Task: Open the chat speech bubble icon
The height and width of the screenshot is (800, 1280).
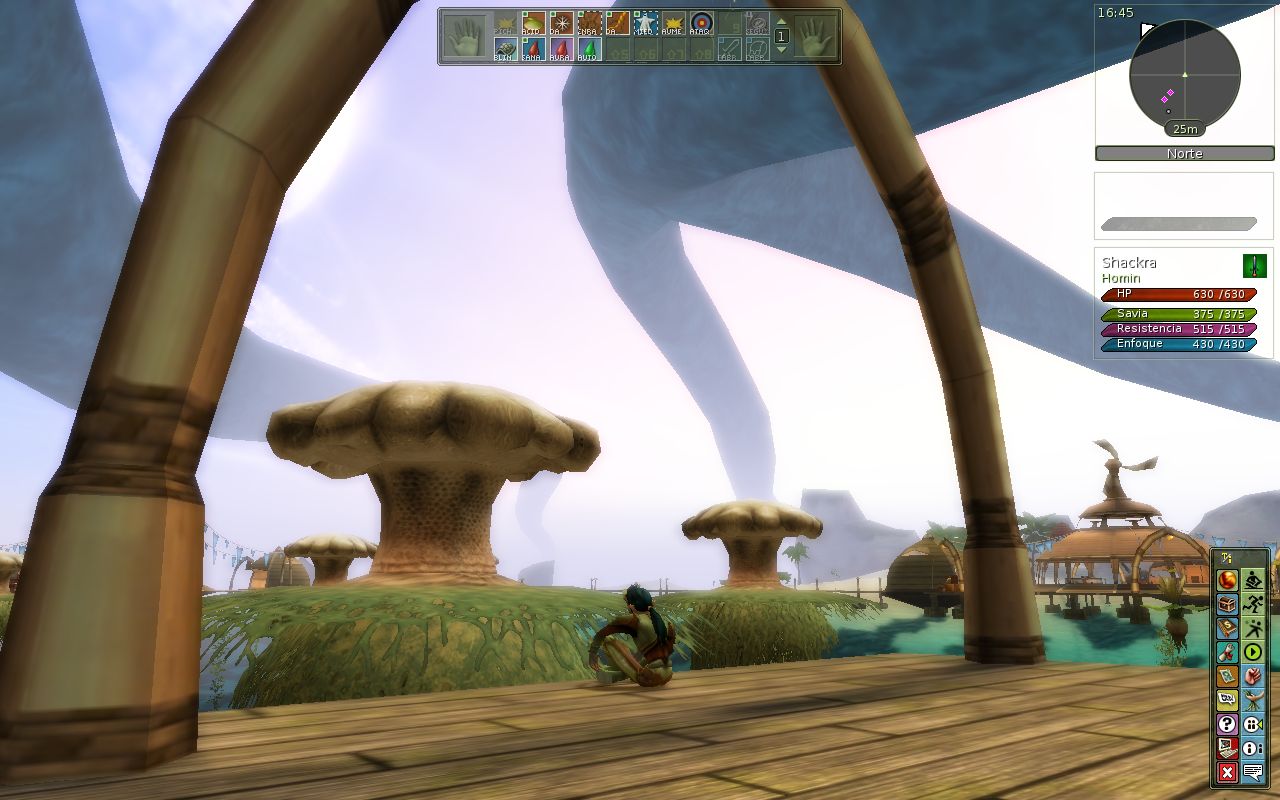Action: click(x=1253, y=772)
